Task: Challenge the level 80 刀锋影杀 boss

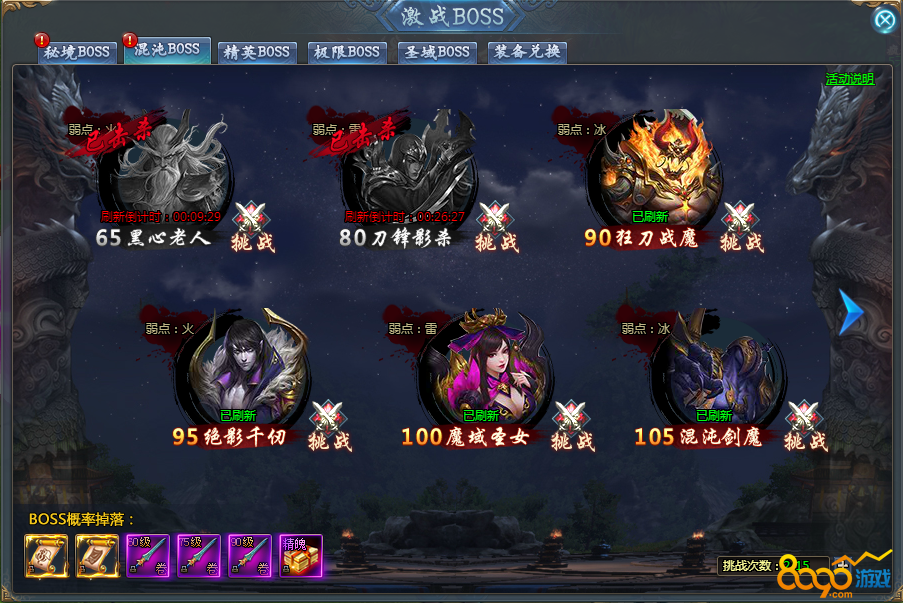Action: point(496,228)
